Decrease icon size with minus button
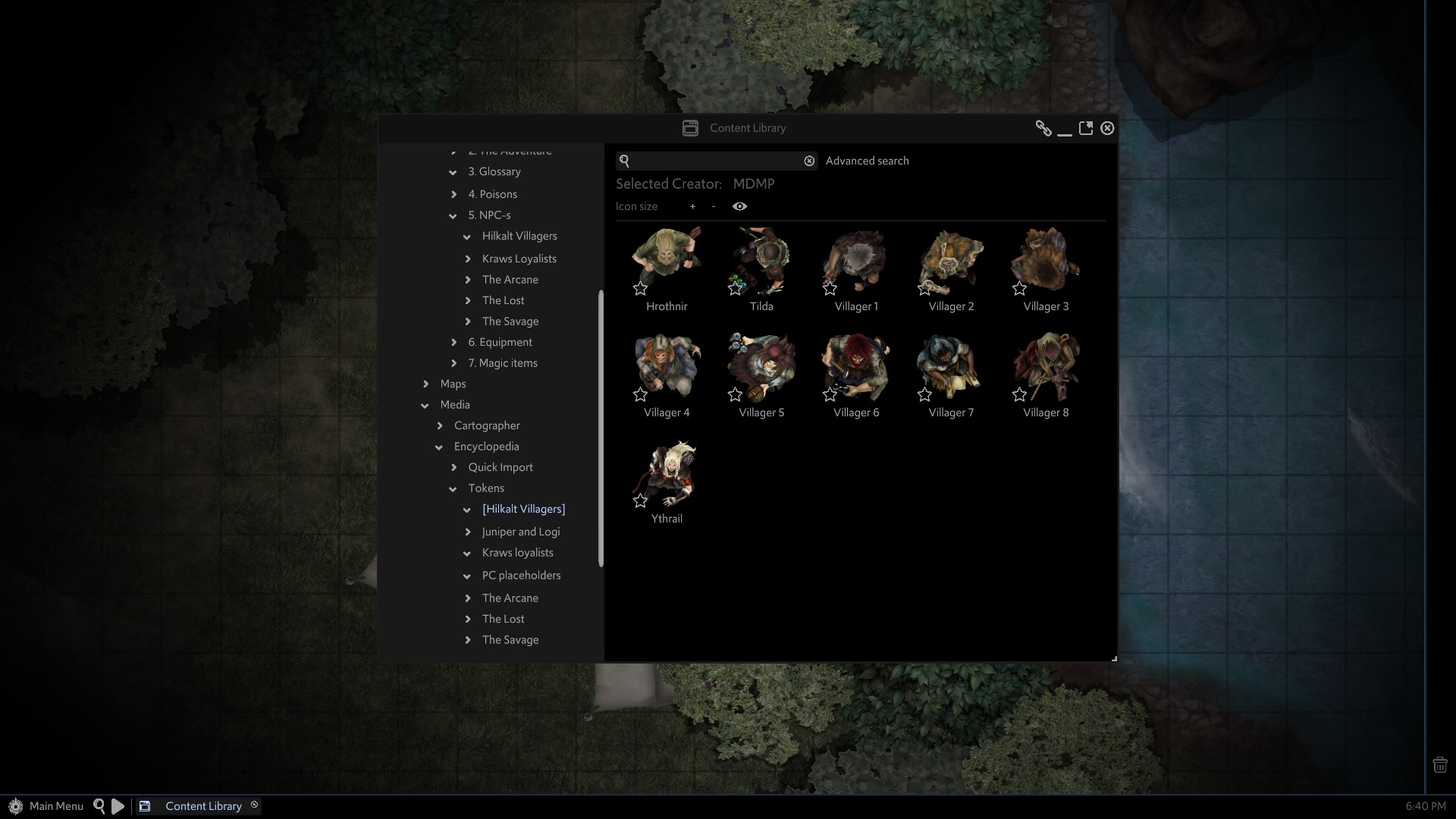The height and width of the screenshot is (819, 1456). point(713,206)
